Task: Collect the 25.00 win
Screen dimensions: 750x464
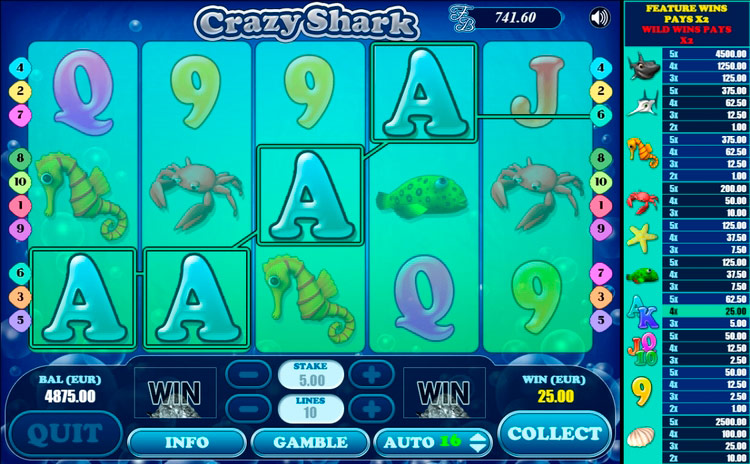Action: 554,433
